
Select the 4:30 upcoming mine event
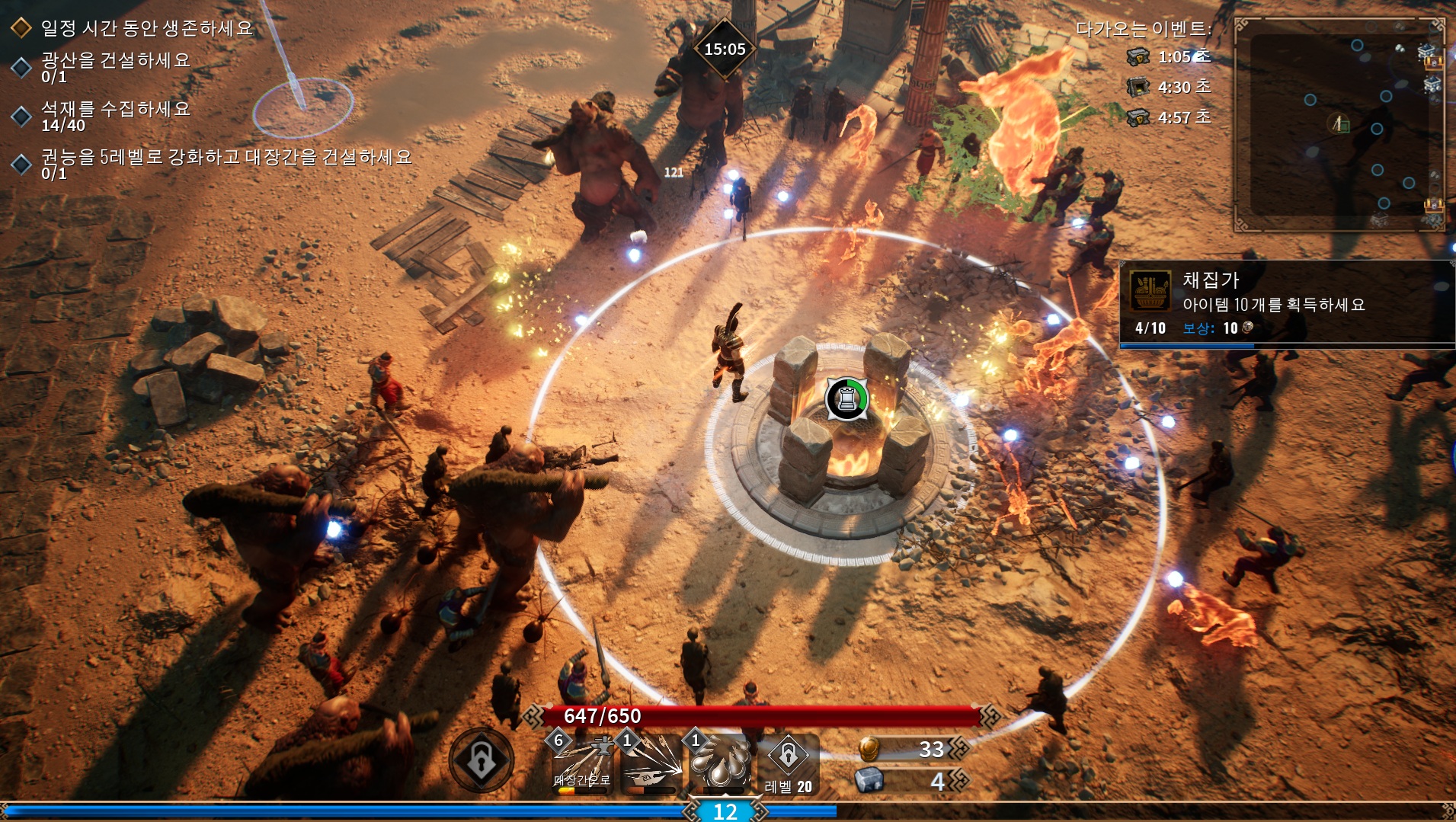[x=1169, y=88]
